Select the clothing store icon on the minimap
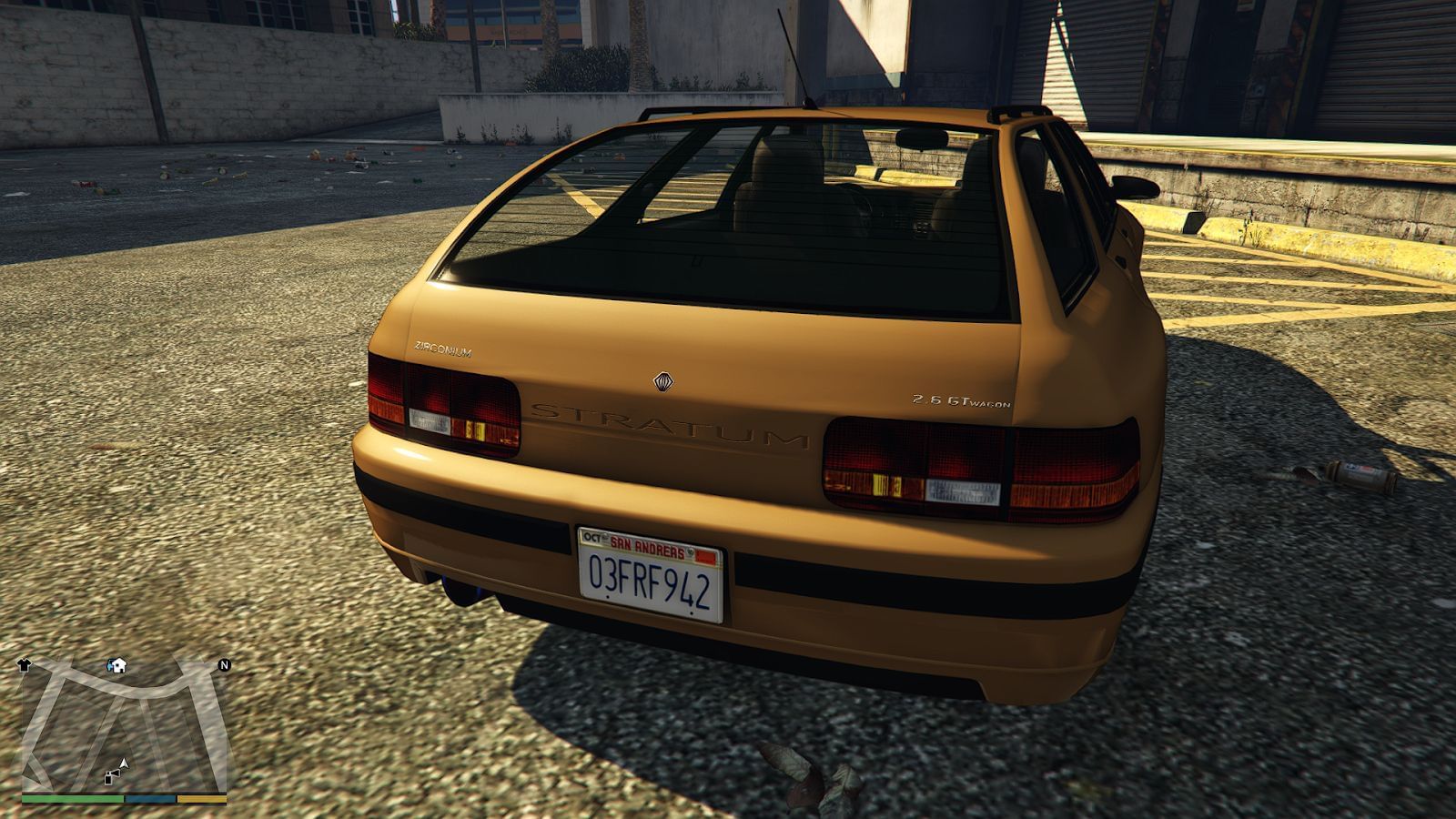 23,664
